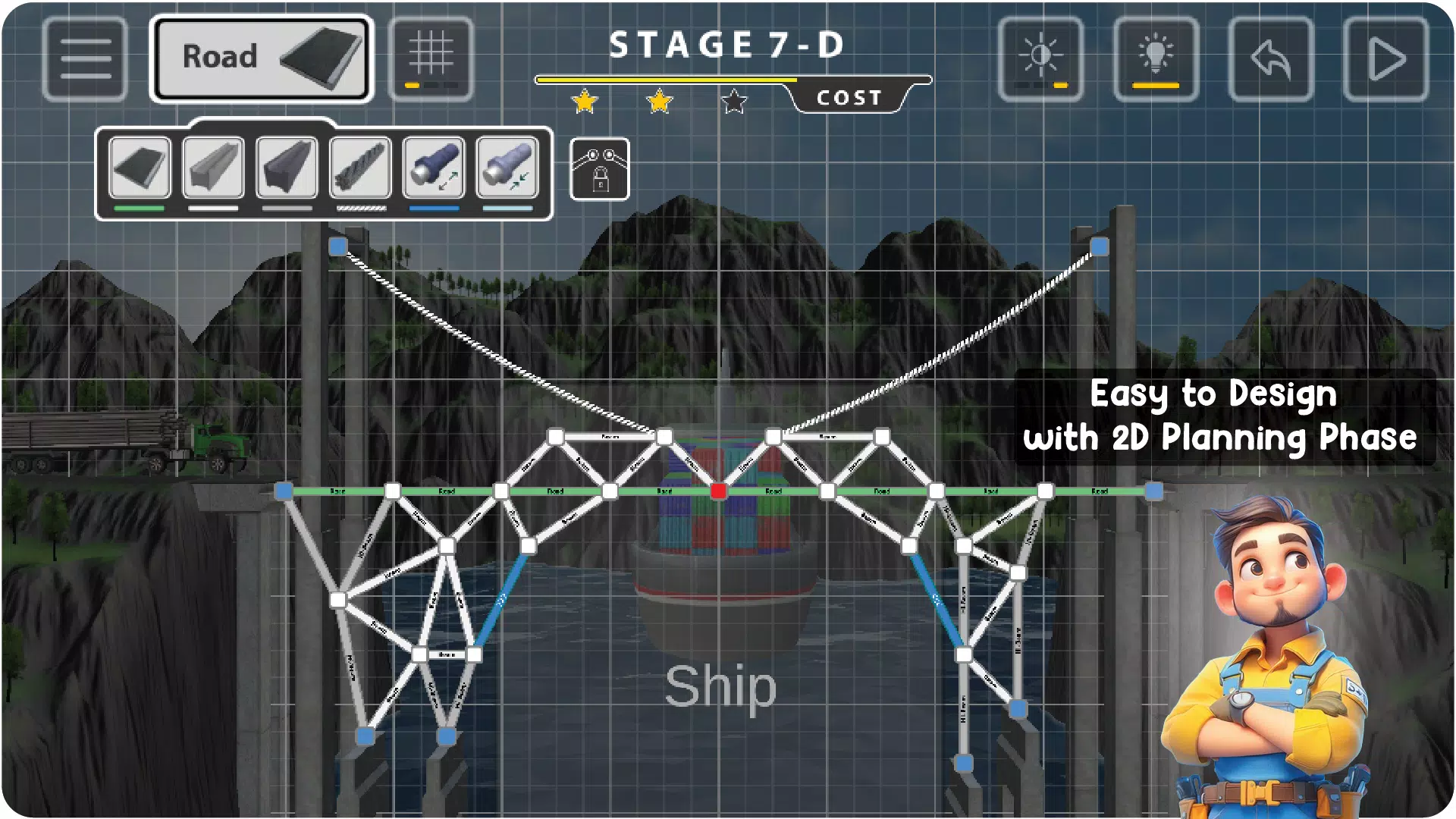
Task: Click the first yellow star icon
Action: pos(582,101)
